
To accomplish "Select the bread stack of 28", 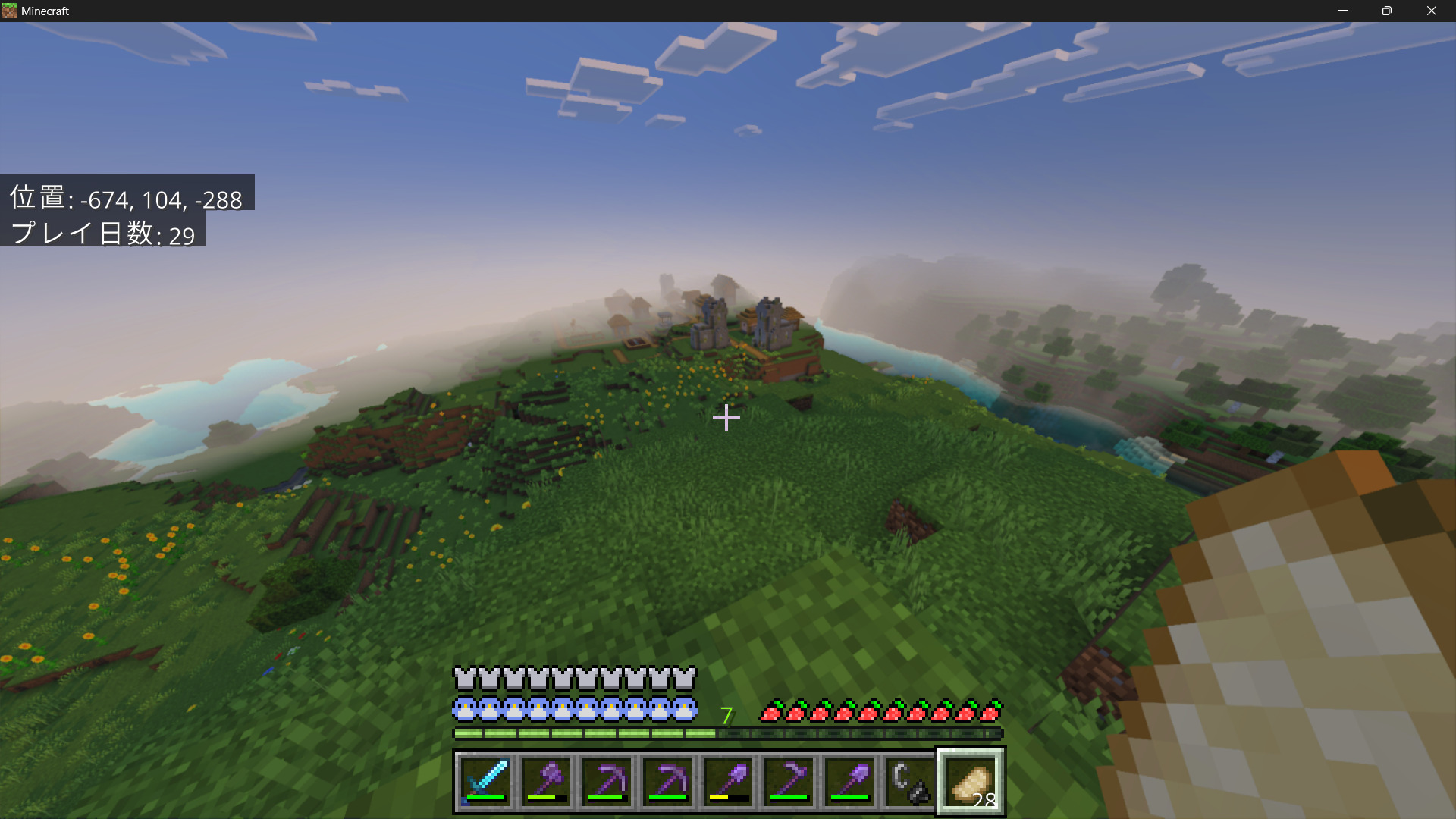I will pos(971,781).
